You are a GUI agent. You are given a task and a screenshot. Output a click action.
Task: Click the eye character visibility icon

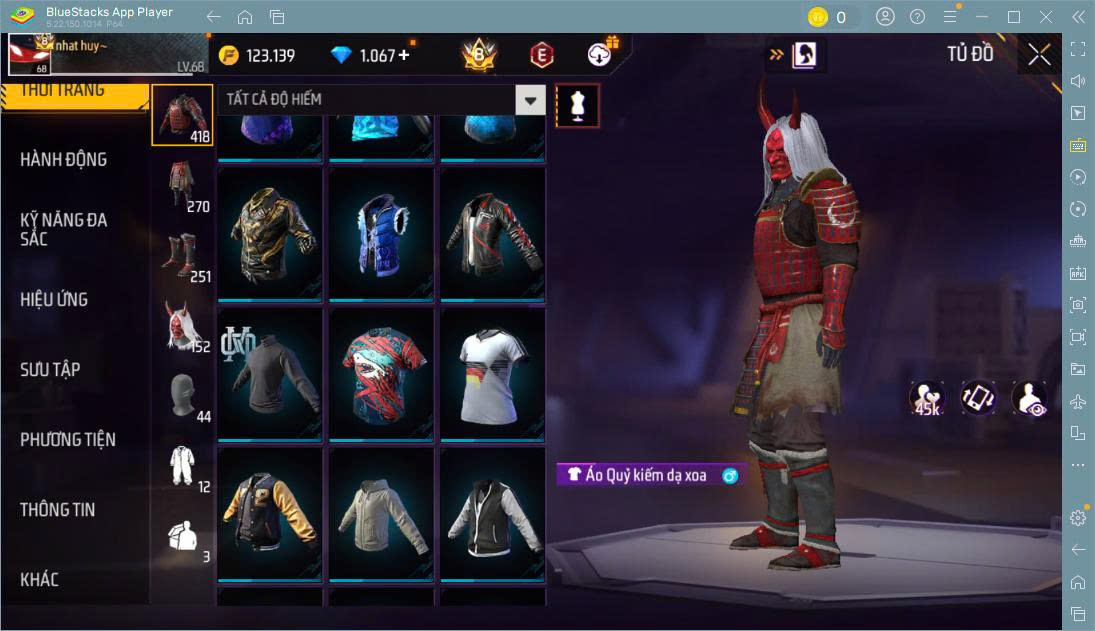(x=1029, y=398)
